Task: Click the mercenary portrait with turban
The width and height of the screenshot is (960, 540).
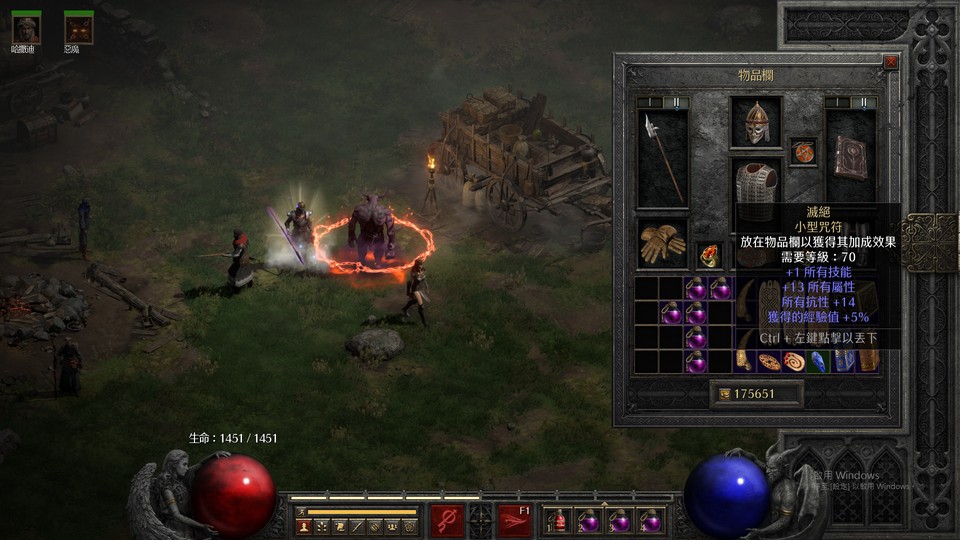Action: click(x=25, y=29)
